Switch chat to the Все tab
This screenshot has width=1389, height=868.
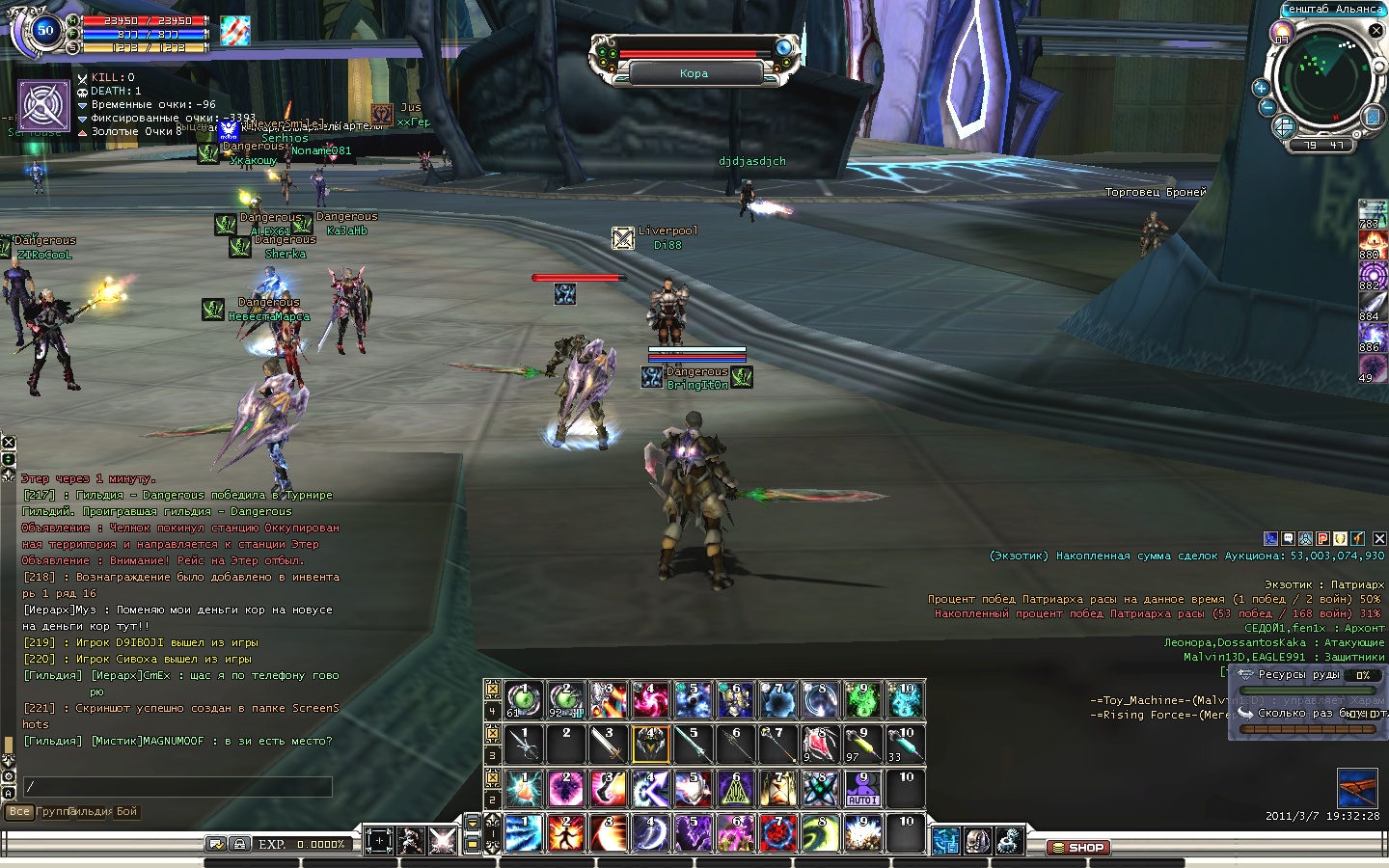[19, 812]
